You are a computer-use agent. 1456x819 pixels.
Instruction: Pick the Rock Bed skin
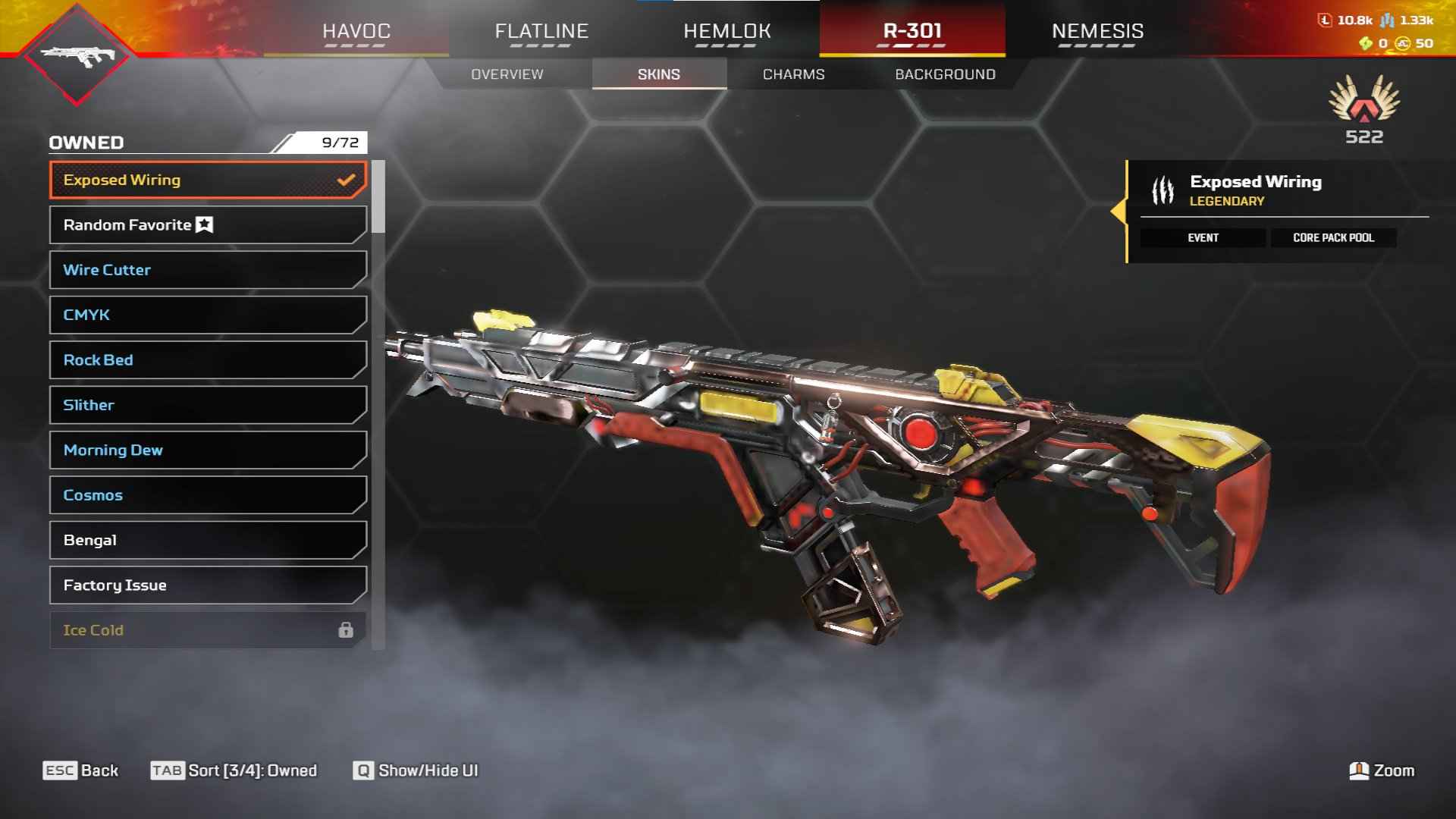point(208,360)
